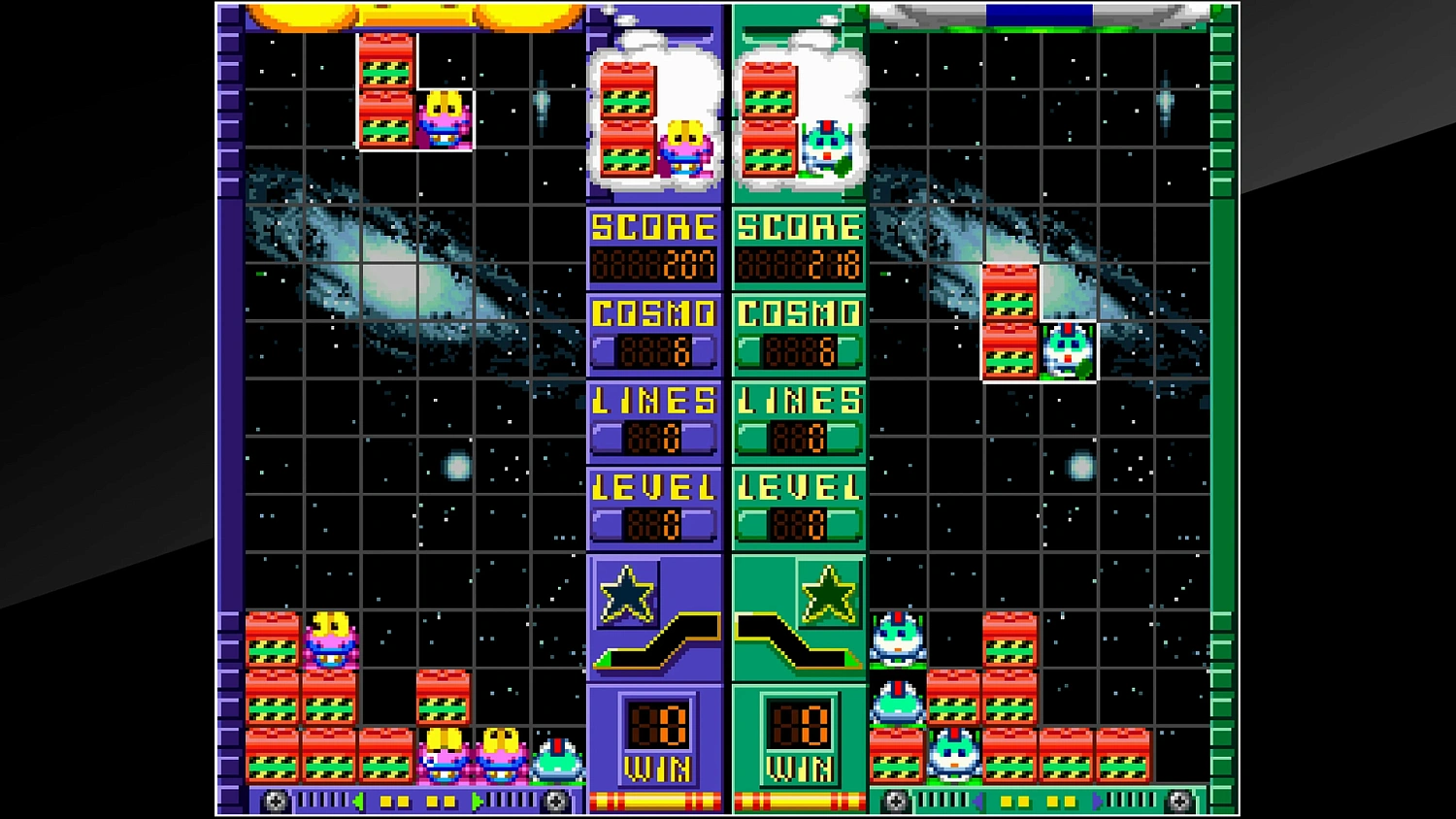Click the speaker-style knob at the far bottom left
The height and width of the screenshot is (819, 1456).
pos(275,801)
